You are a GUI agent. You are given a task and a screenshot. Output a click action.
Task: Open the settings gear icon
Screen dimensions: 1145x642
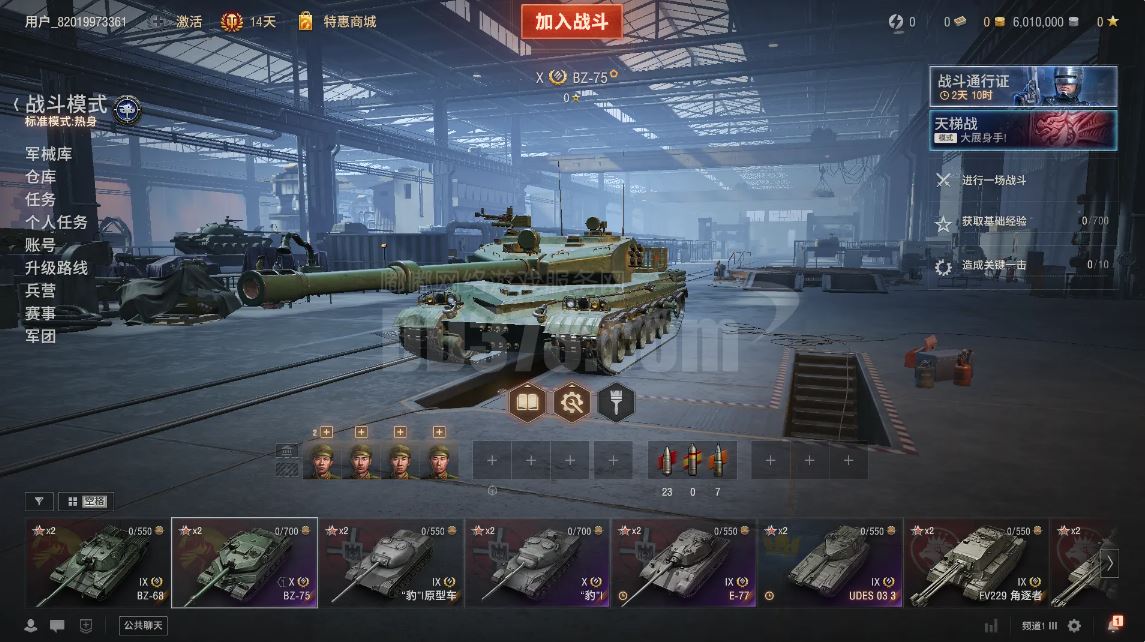(x=1074, y=626)
